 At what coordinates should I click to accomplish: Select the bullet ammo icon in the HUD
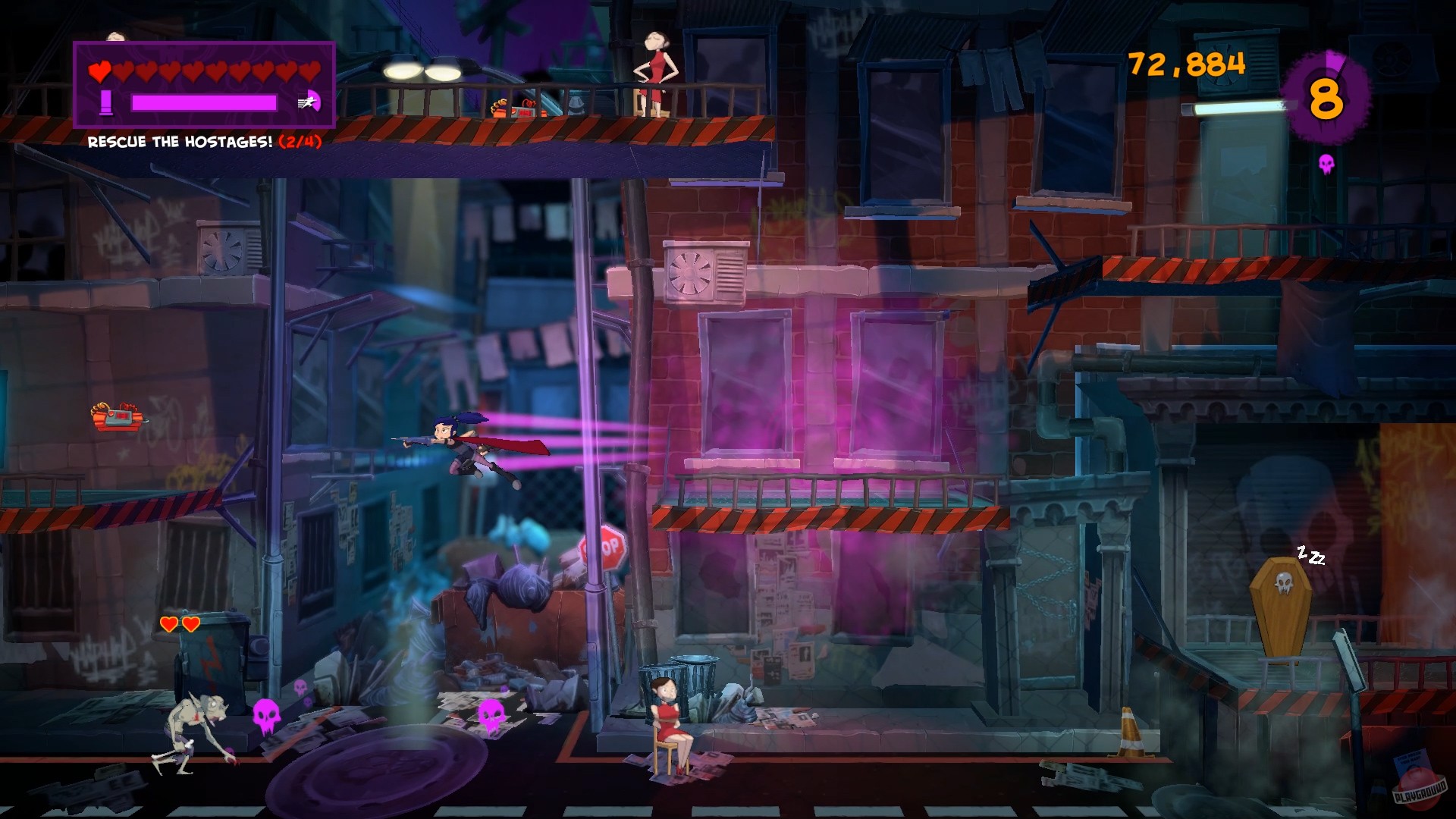(106, 101)
